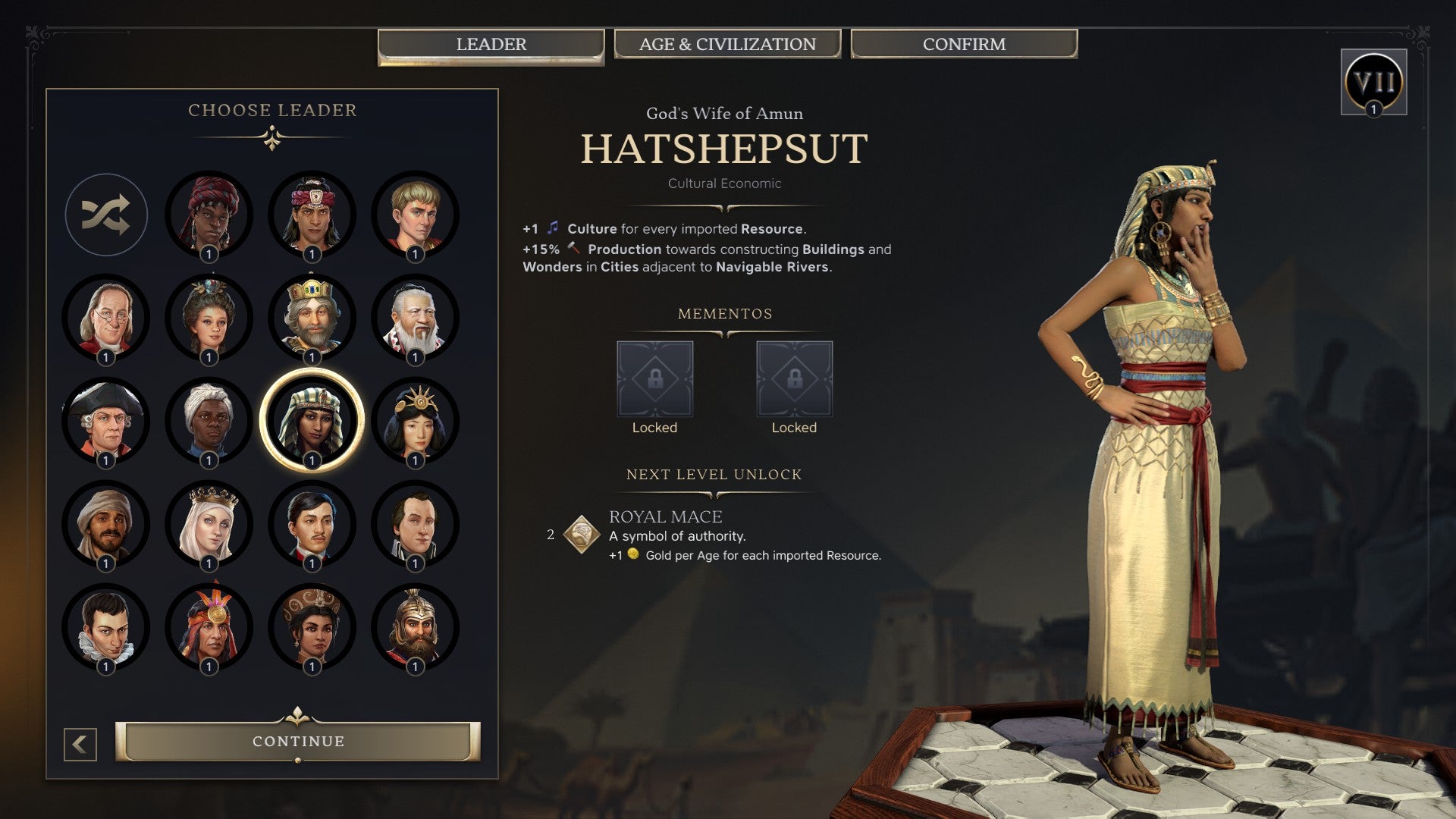
Task: Select Isabella's crowned portrait
Action: pos(209,525)
